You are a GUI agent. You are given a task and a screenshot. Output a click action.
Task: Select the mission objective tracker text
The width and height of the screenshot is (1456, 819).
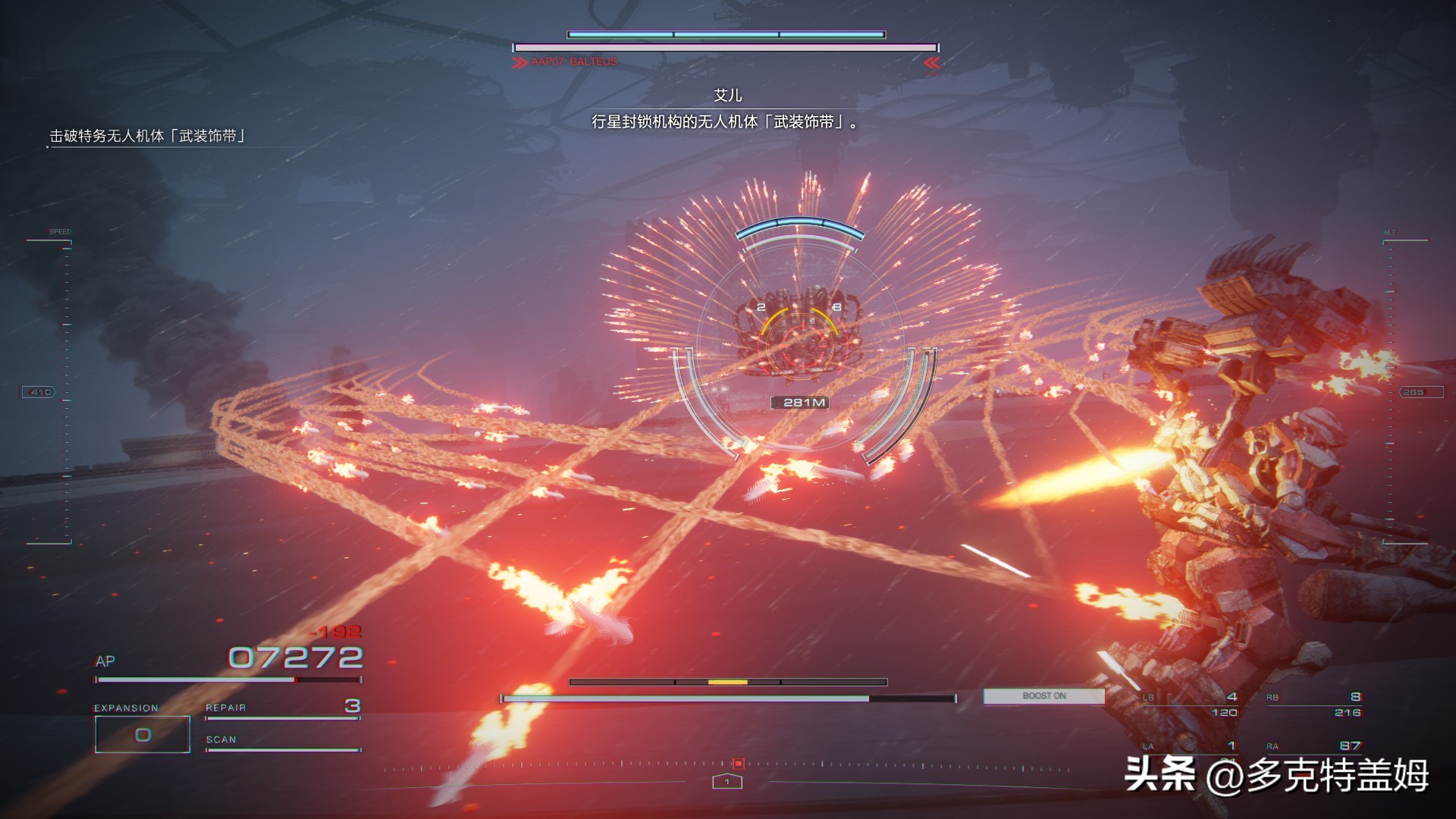[x=148, y=136]
